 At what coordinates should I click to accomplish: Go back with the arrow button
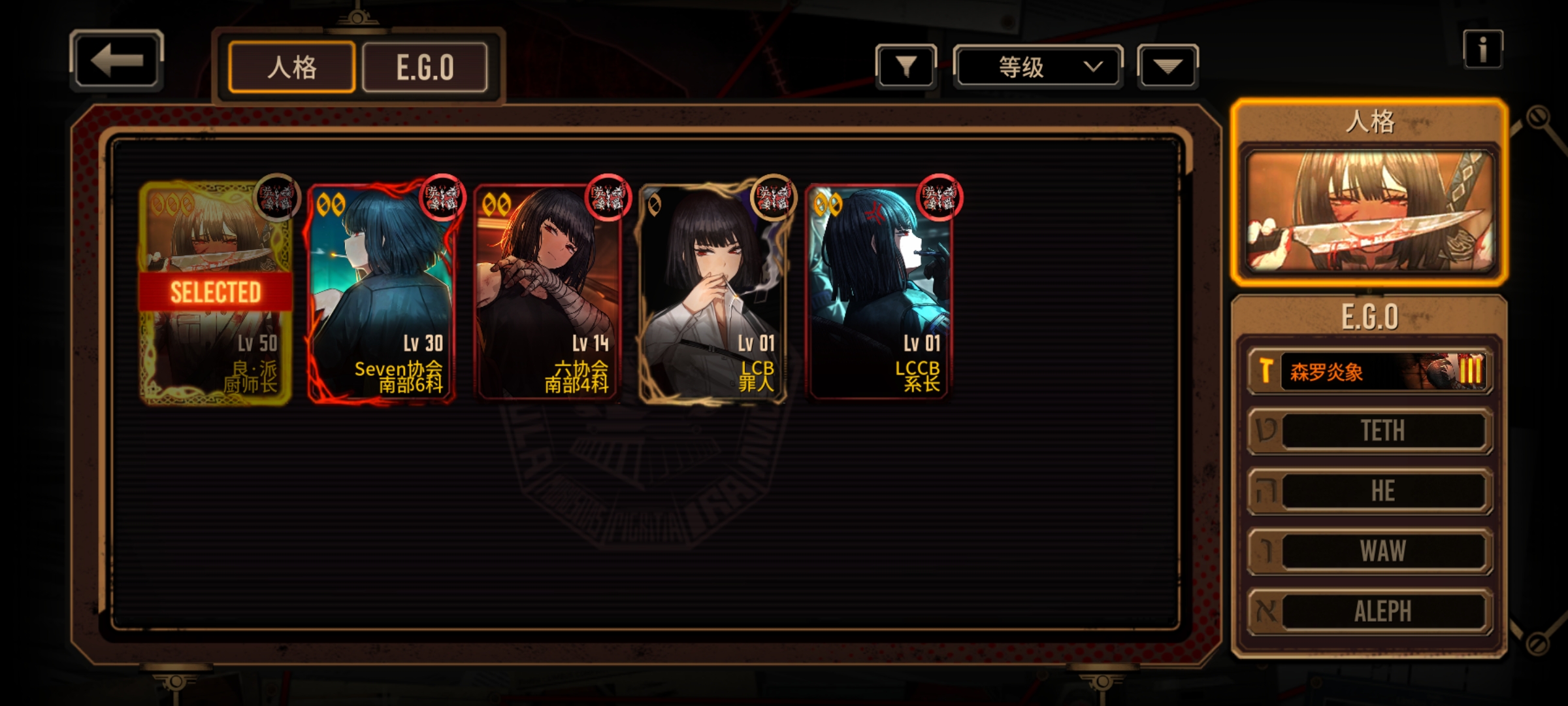116,60
